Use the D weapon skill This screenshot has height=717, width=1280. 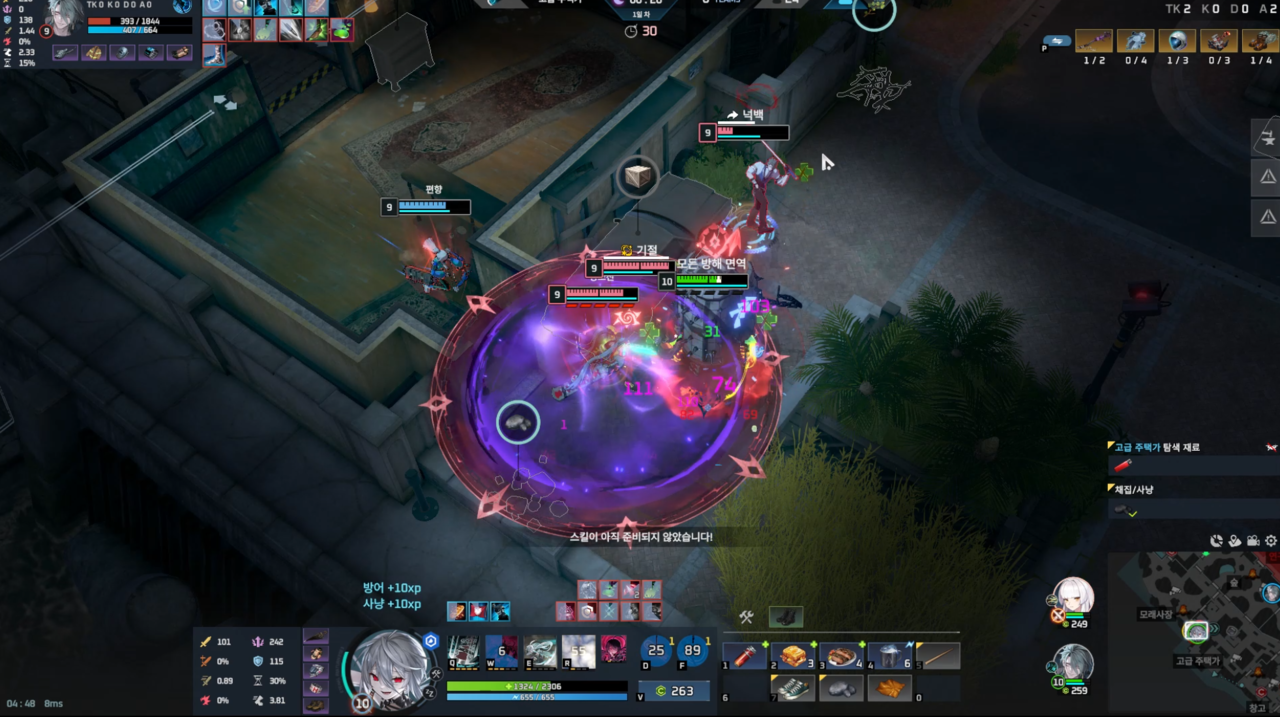[x=657, y=652]
